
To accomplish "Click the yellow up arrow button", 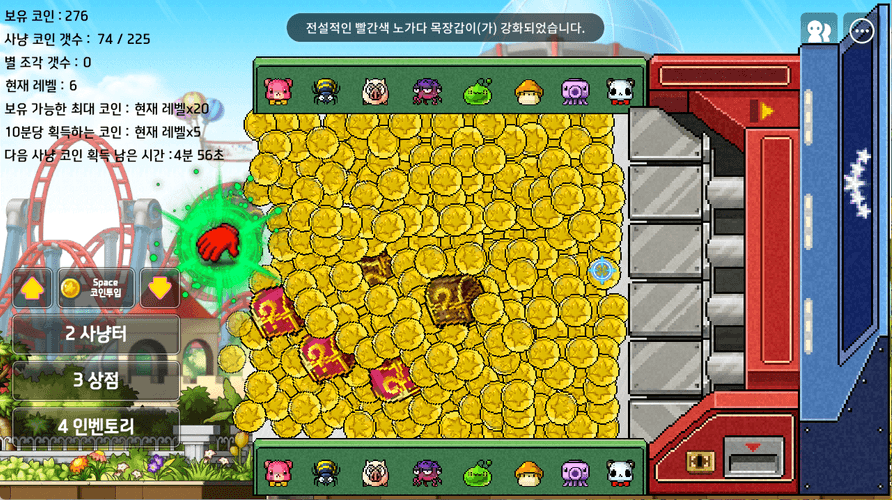I will [x=32, y=288].
